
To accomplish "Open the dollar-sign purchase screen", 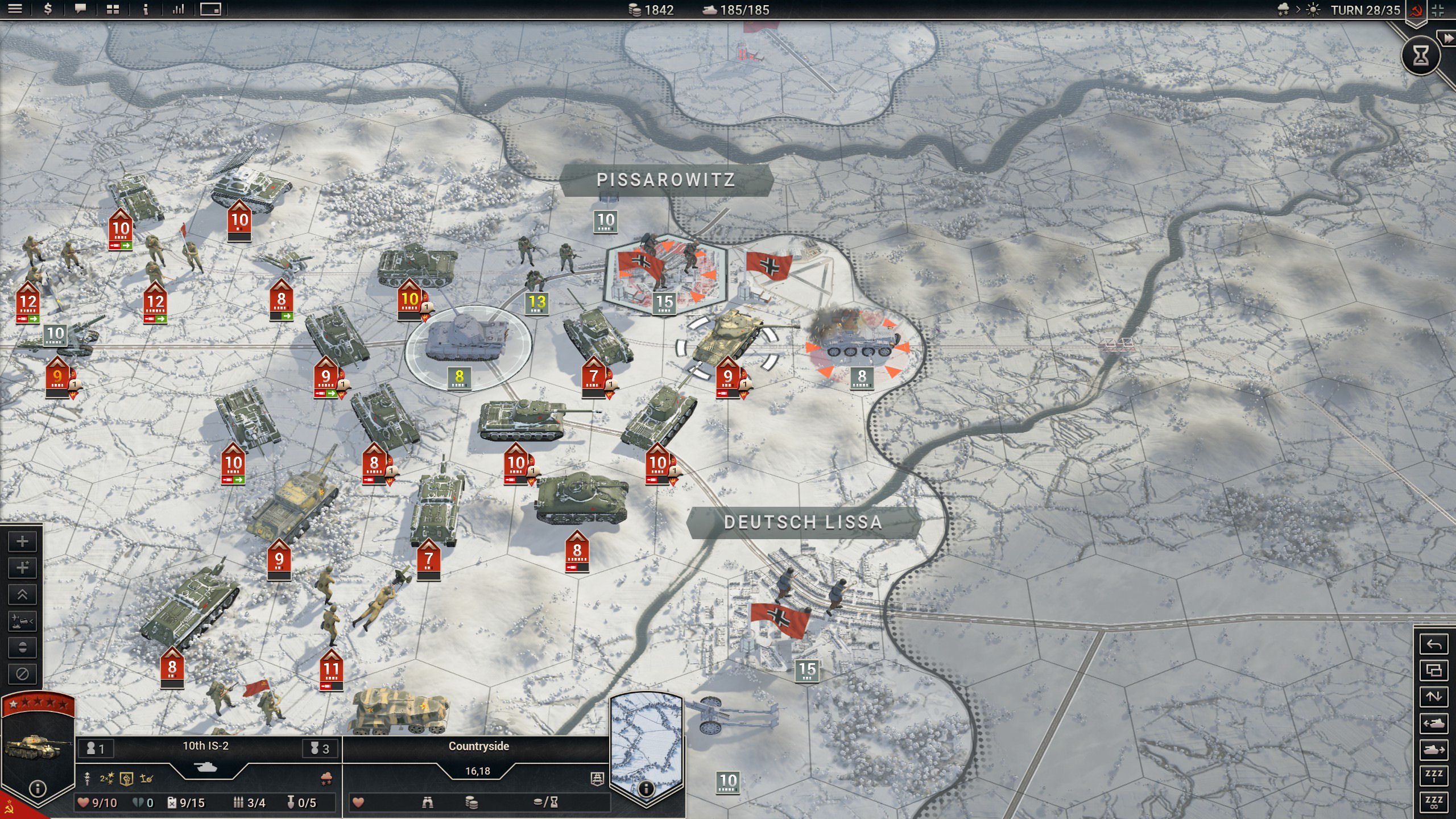I will click(48, 9).
